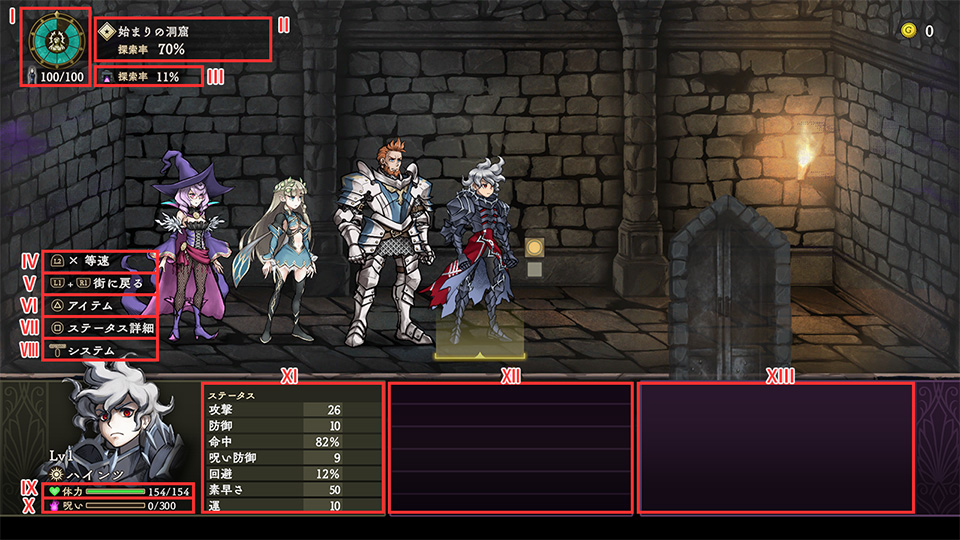Open the アイテム menu

coord(100,305)
